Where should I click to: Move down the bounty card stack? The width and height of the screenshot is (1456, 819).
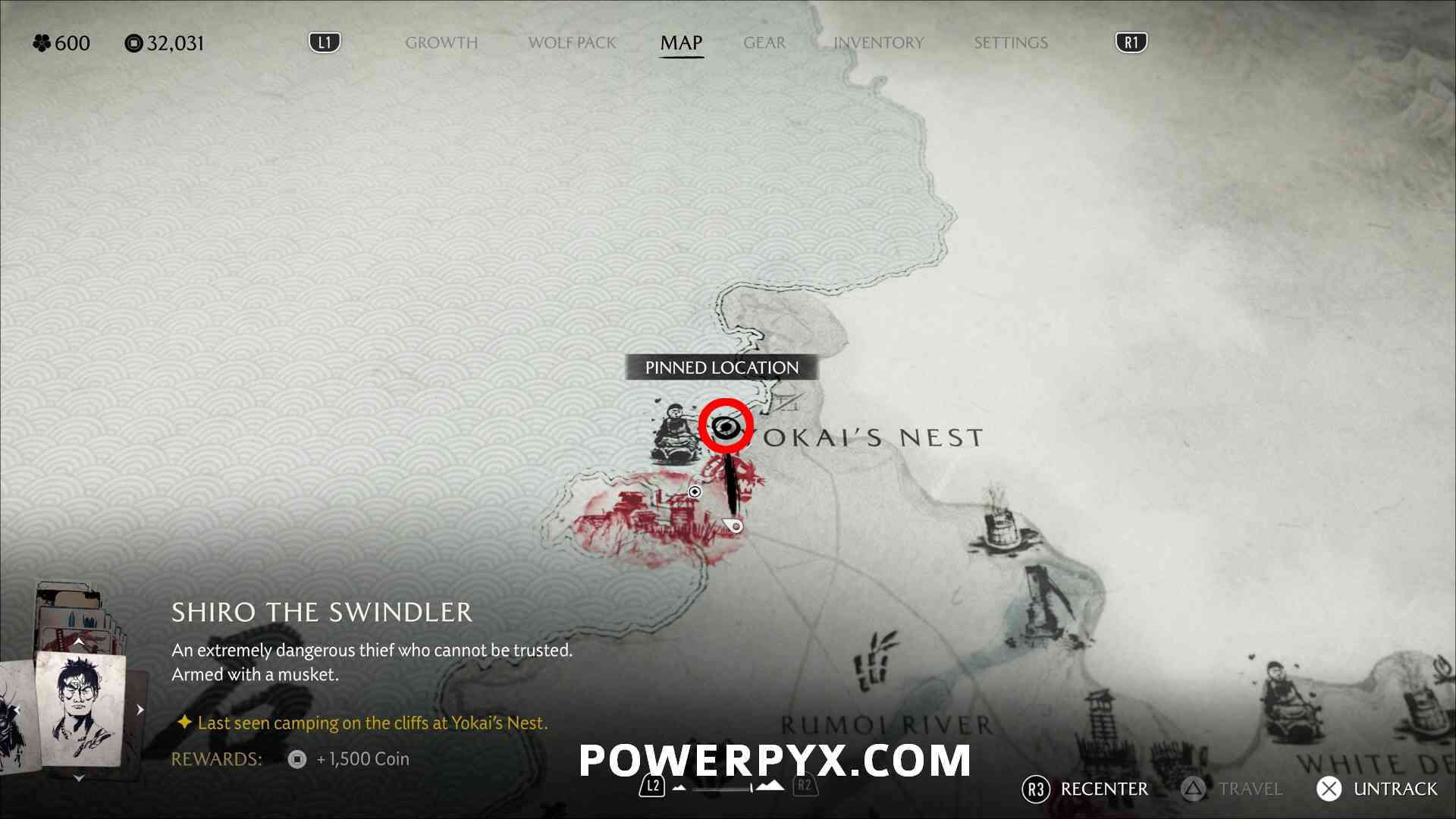pos(79,778)
